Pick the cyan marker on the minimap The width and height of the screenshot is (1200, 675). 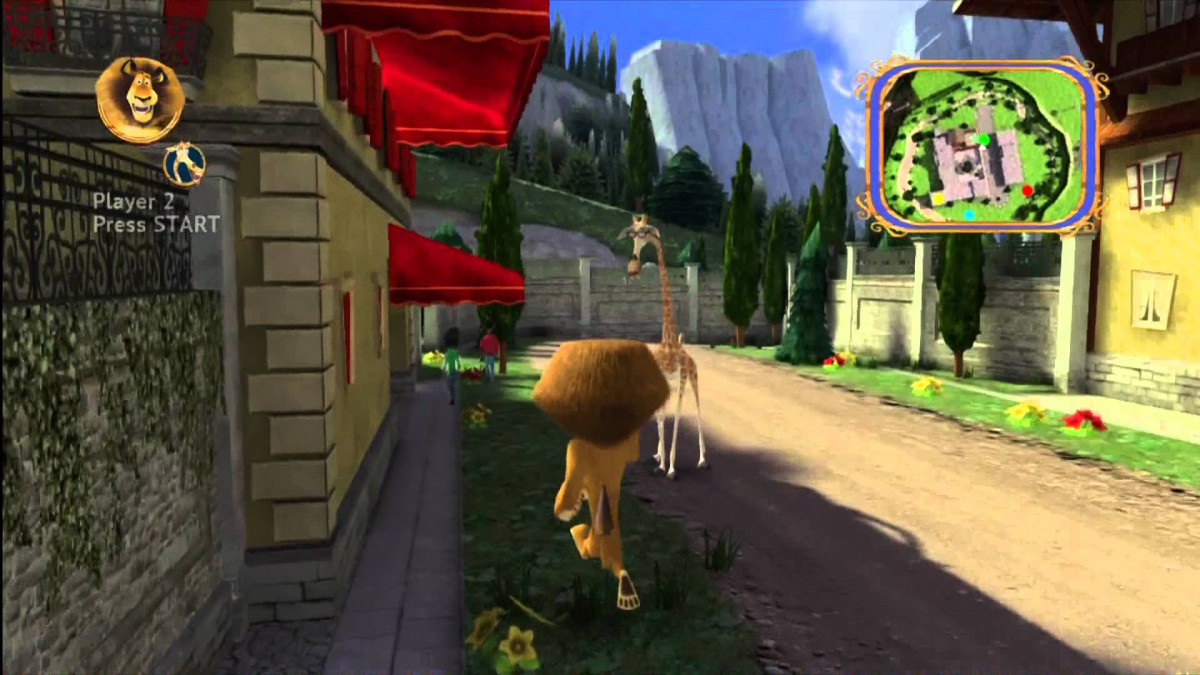(x=969, y=214)
